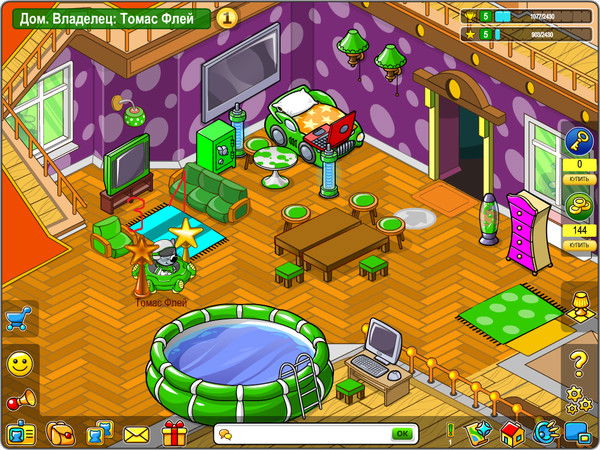Open help with the question mark

point(578,361)
